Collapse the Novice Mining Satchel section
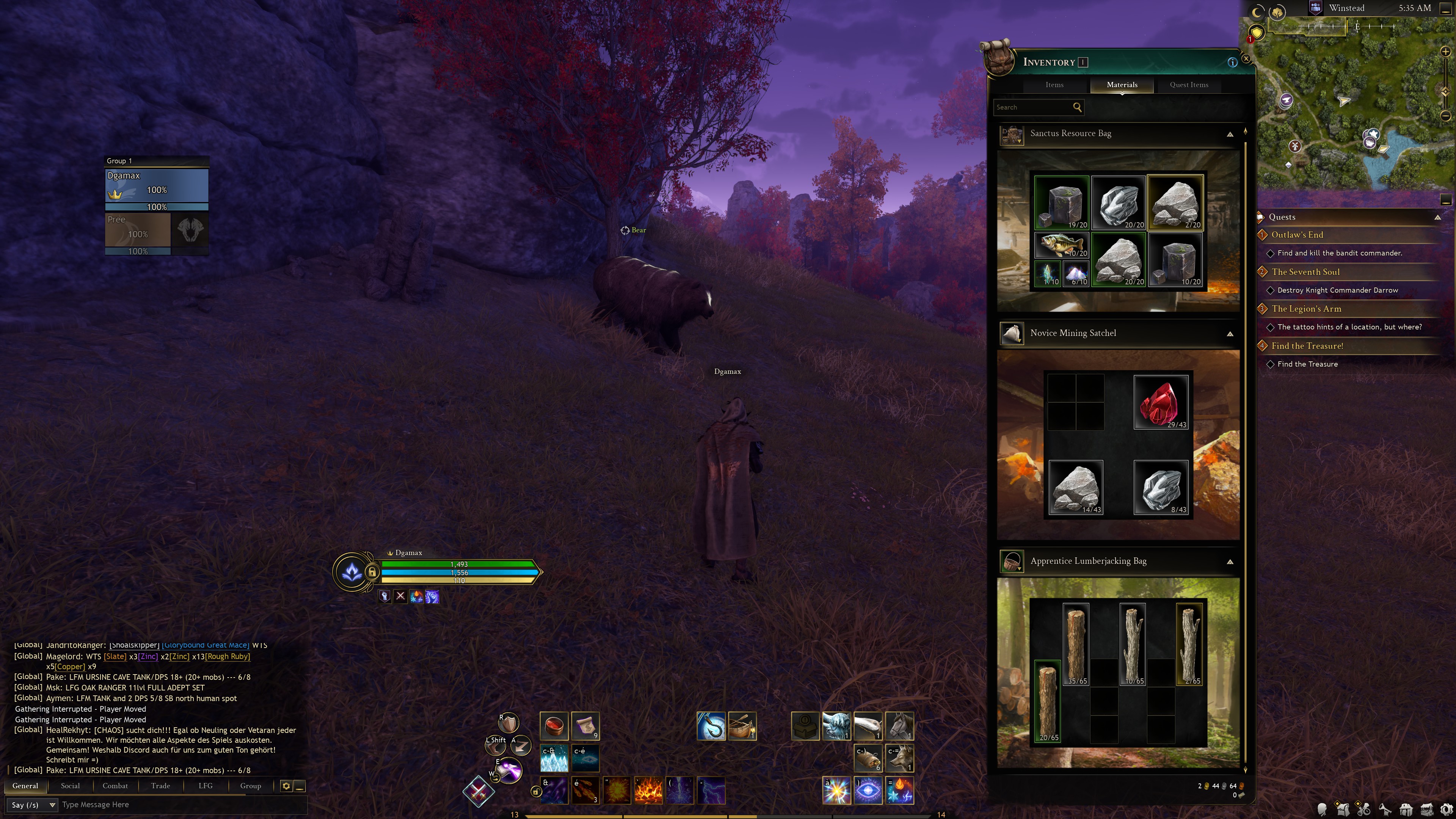 pyautogui.click(x=1230, y=334)
